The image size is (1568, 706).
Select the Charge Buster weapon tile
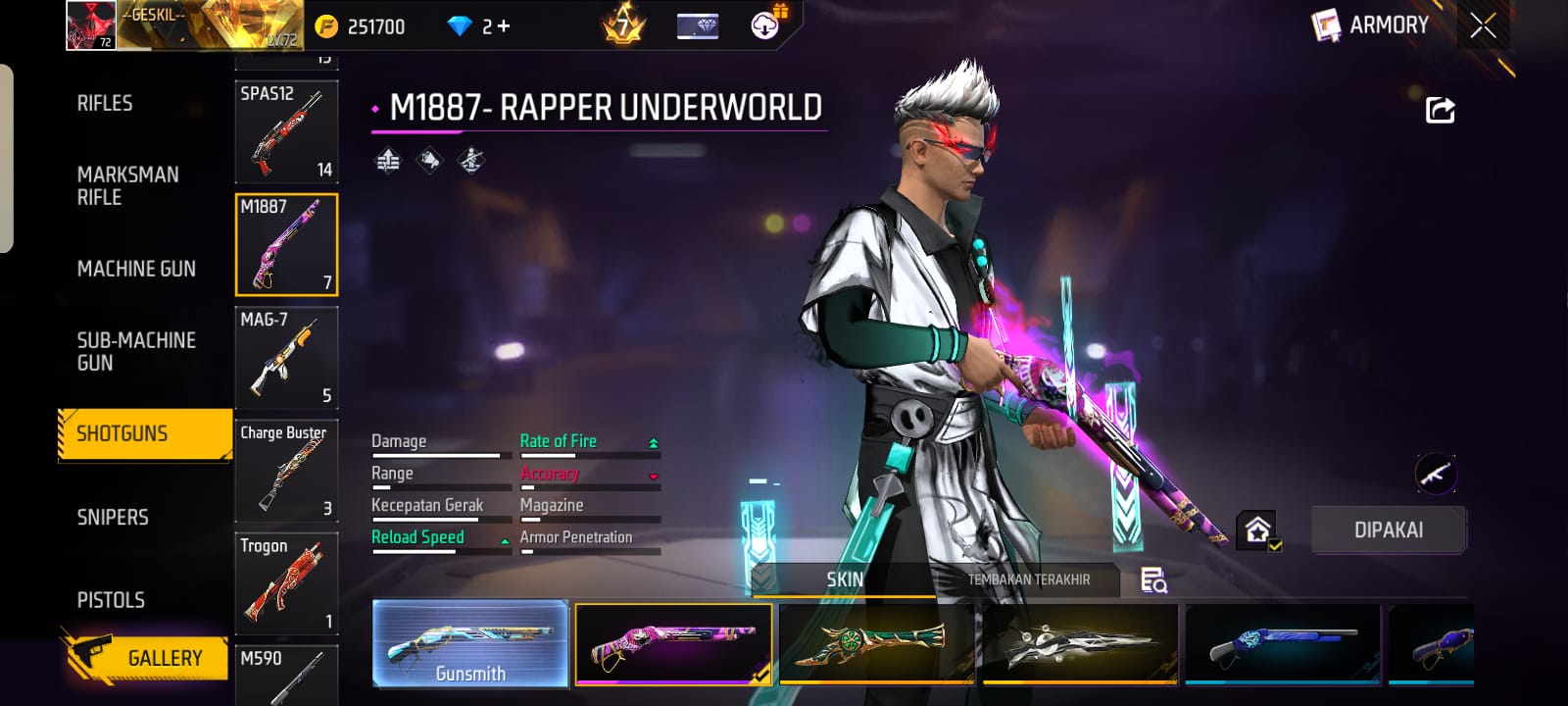coord(286,471)
